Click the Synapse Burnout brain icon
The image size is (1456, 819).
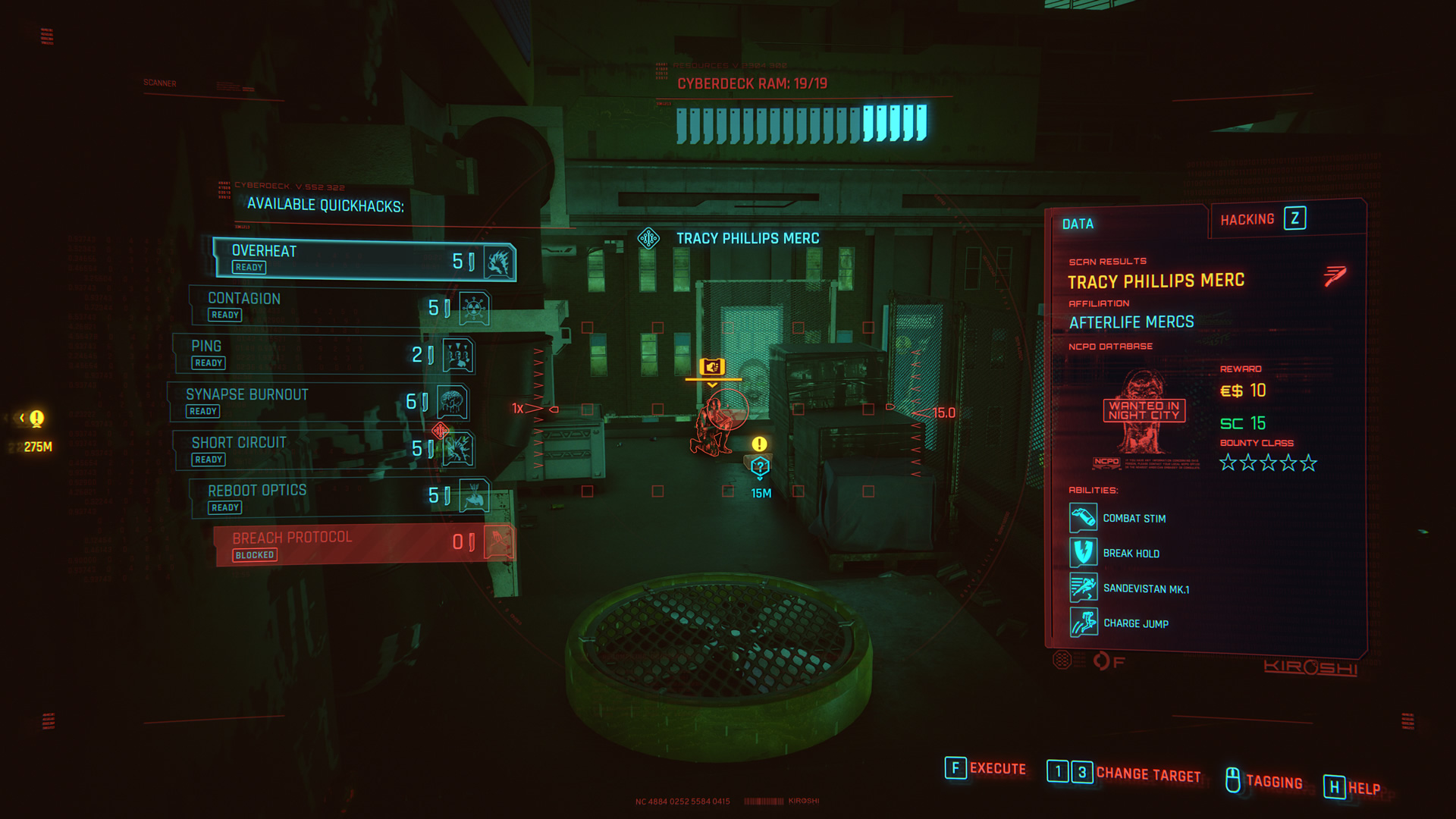pos(453,403)
